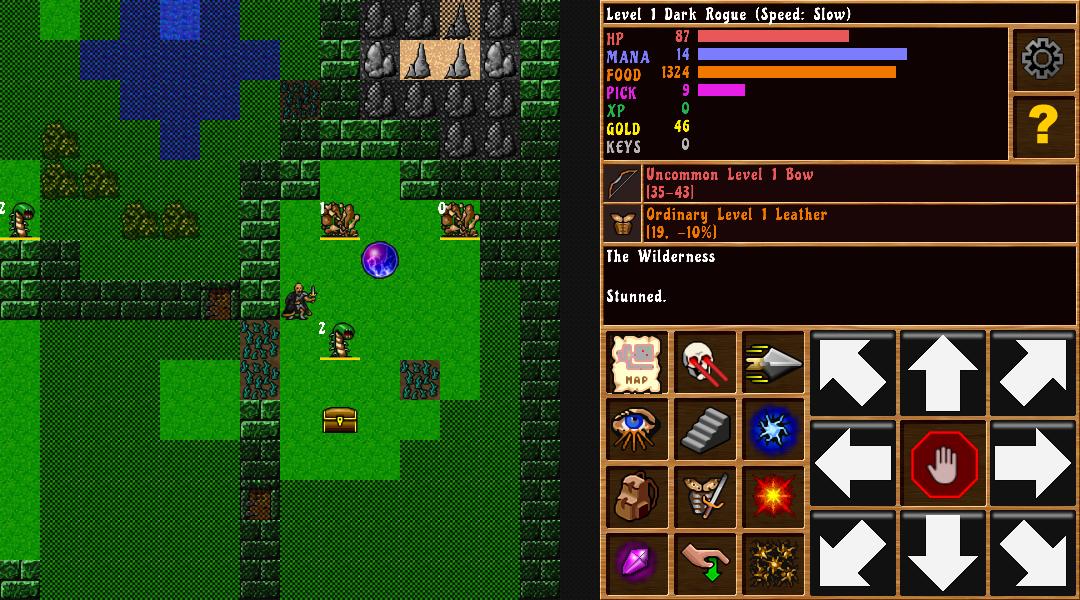
Task: Cast the red explosion spell
Action: click(x=772, y=497)
